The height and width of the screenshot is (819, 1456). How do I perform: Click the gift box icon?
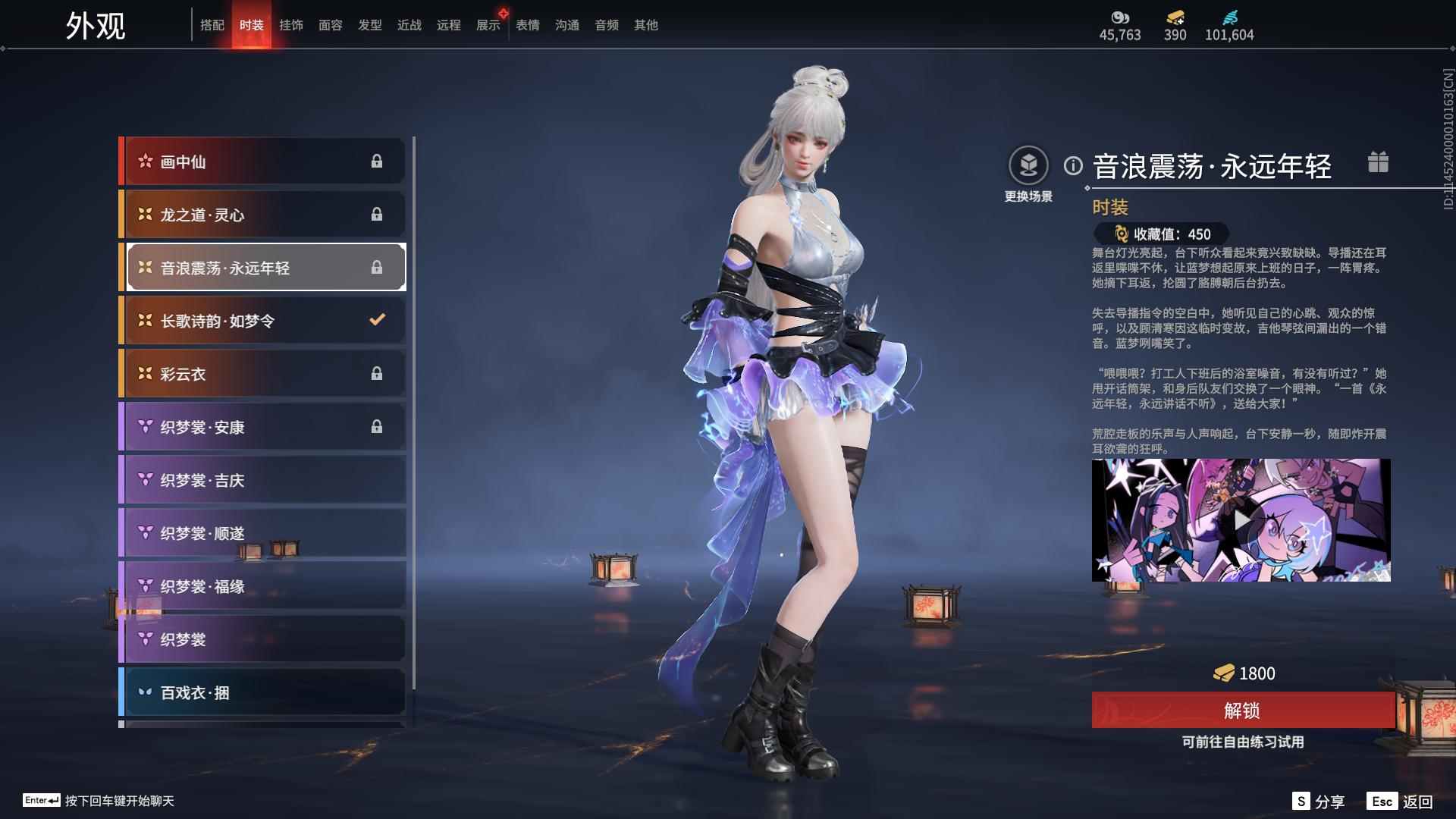click(x=1378, y=162)
